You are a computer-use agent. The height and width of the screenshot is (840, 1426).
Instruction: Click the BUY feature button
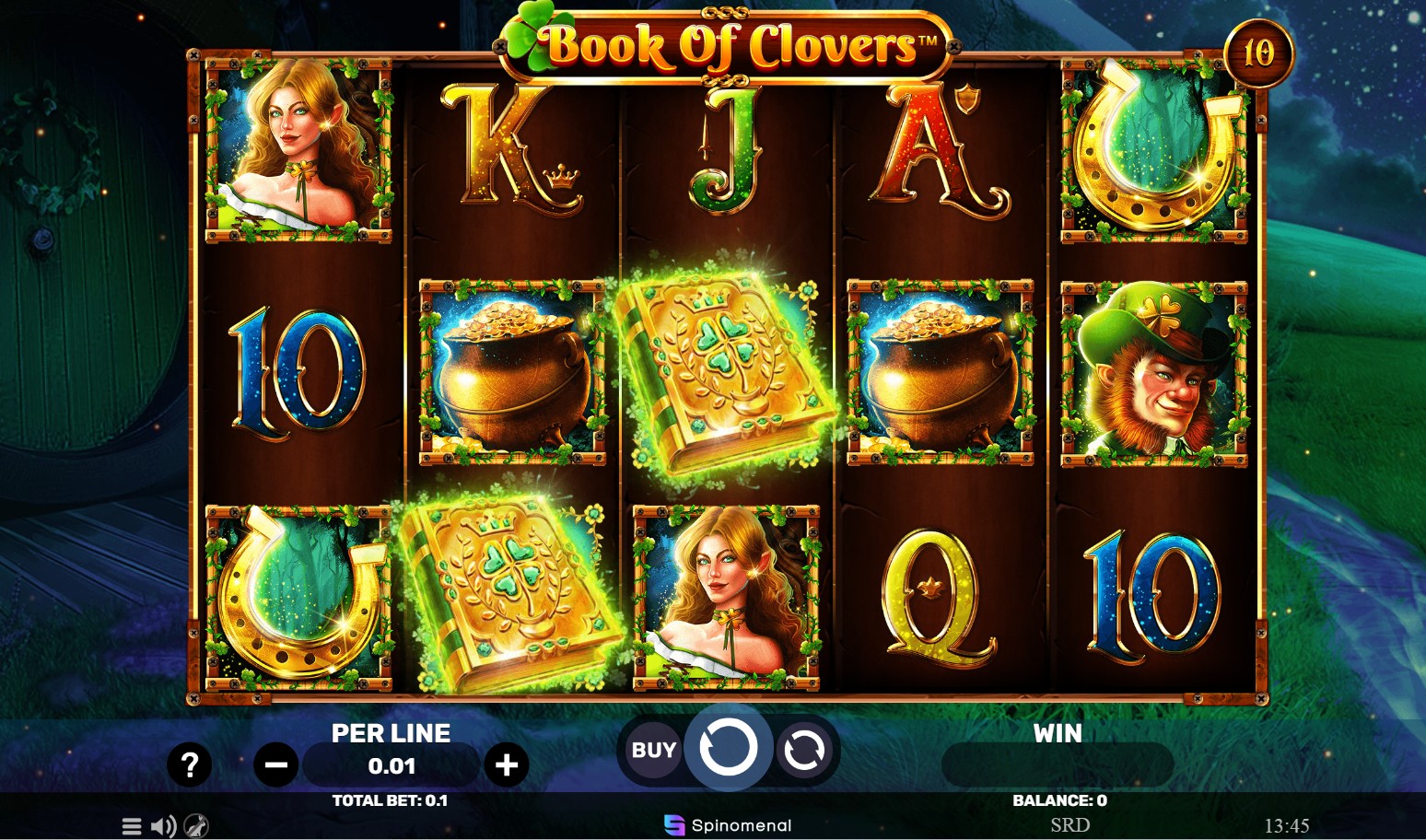(x=652, y=751)
